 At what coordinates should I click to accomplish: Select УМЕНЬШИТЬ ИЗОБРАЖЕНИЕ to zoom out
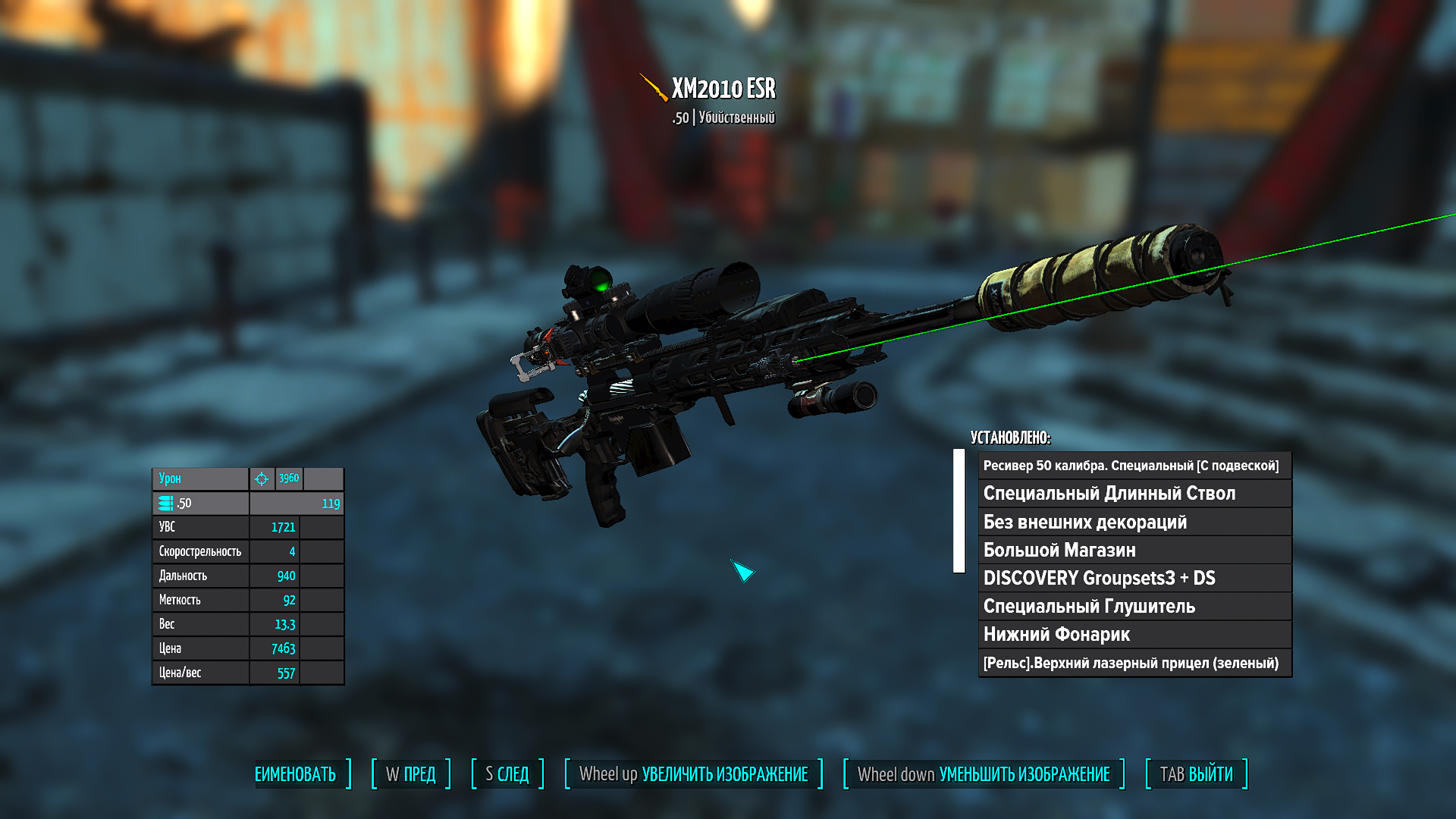[984, 774]
